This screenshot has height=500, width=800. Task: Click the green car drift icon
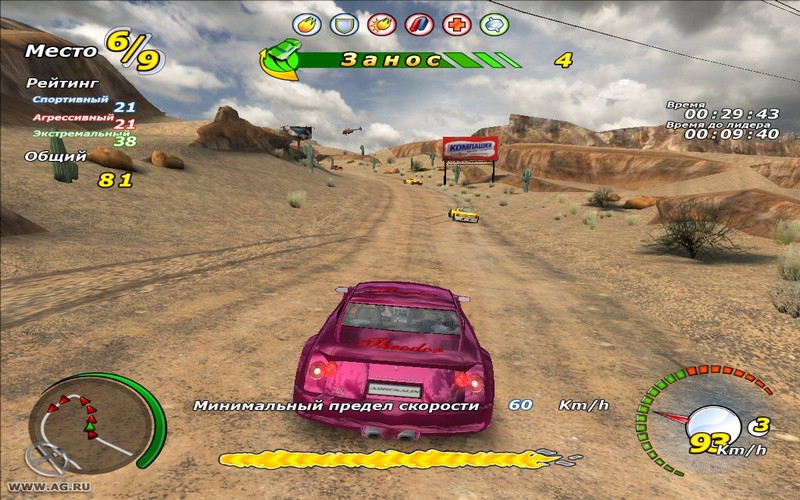[x=284, y=56]
